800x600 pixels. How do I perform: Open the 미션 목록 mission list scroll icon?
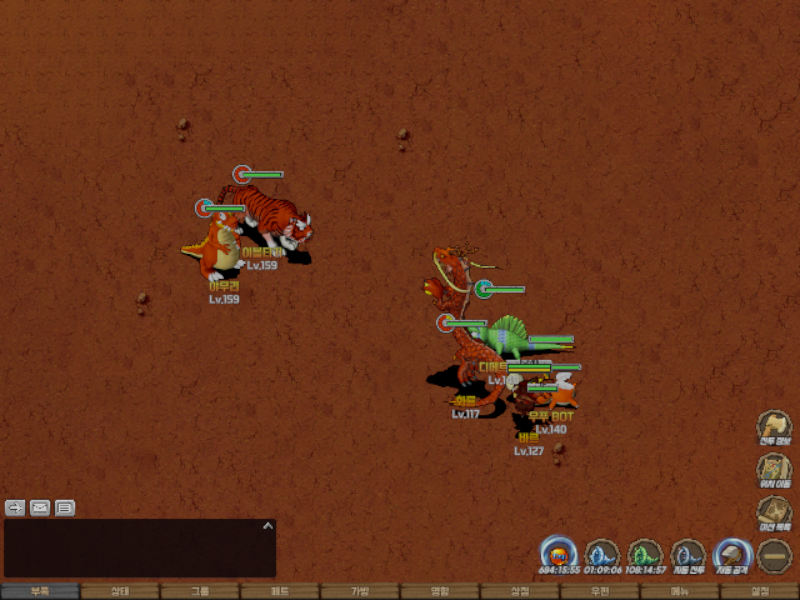(773, 512)
